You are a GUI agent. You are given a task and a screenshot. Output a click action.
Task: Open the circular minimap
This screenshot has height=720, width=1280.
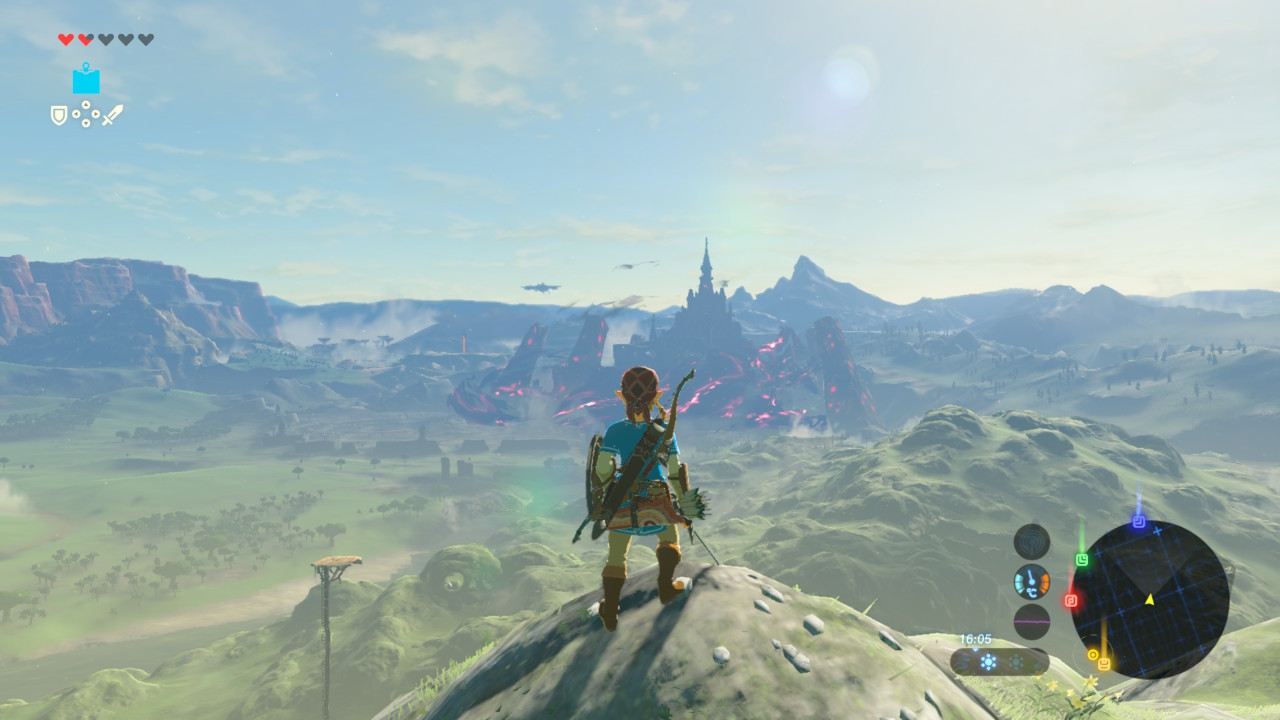click(x=1150, y=599)
